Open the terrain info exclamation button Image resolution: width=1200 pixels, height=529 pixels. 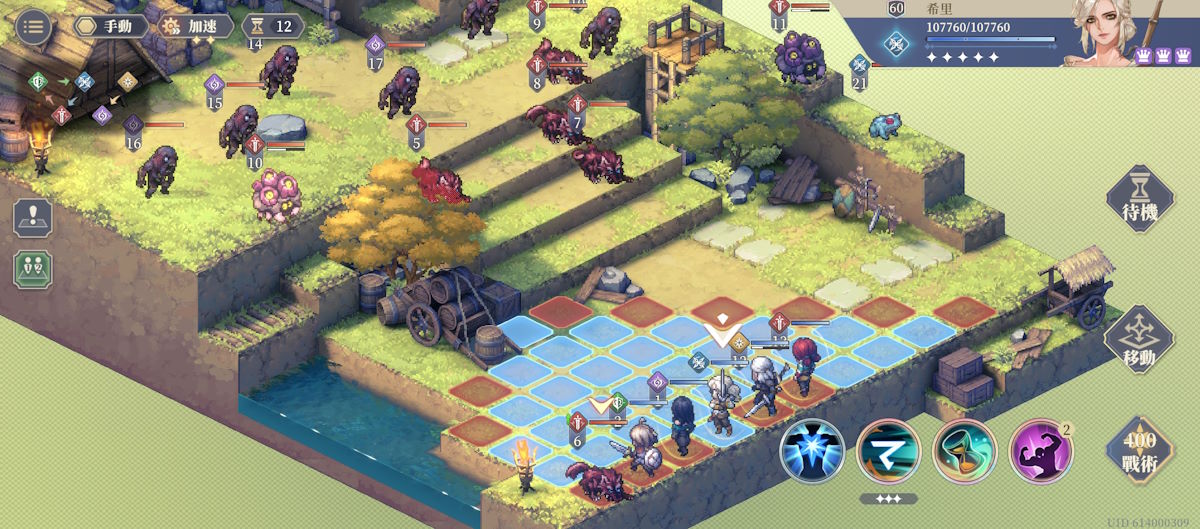(33, 217)
